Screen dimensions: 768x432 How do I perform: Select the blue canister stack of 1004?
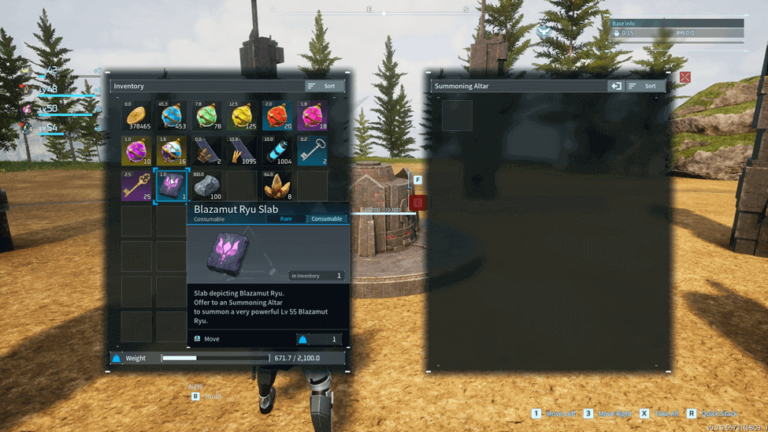276,151
